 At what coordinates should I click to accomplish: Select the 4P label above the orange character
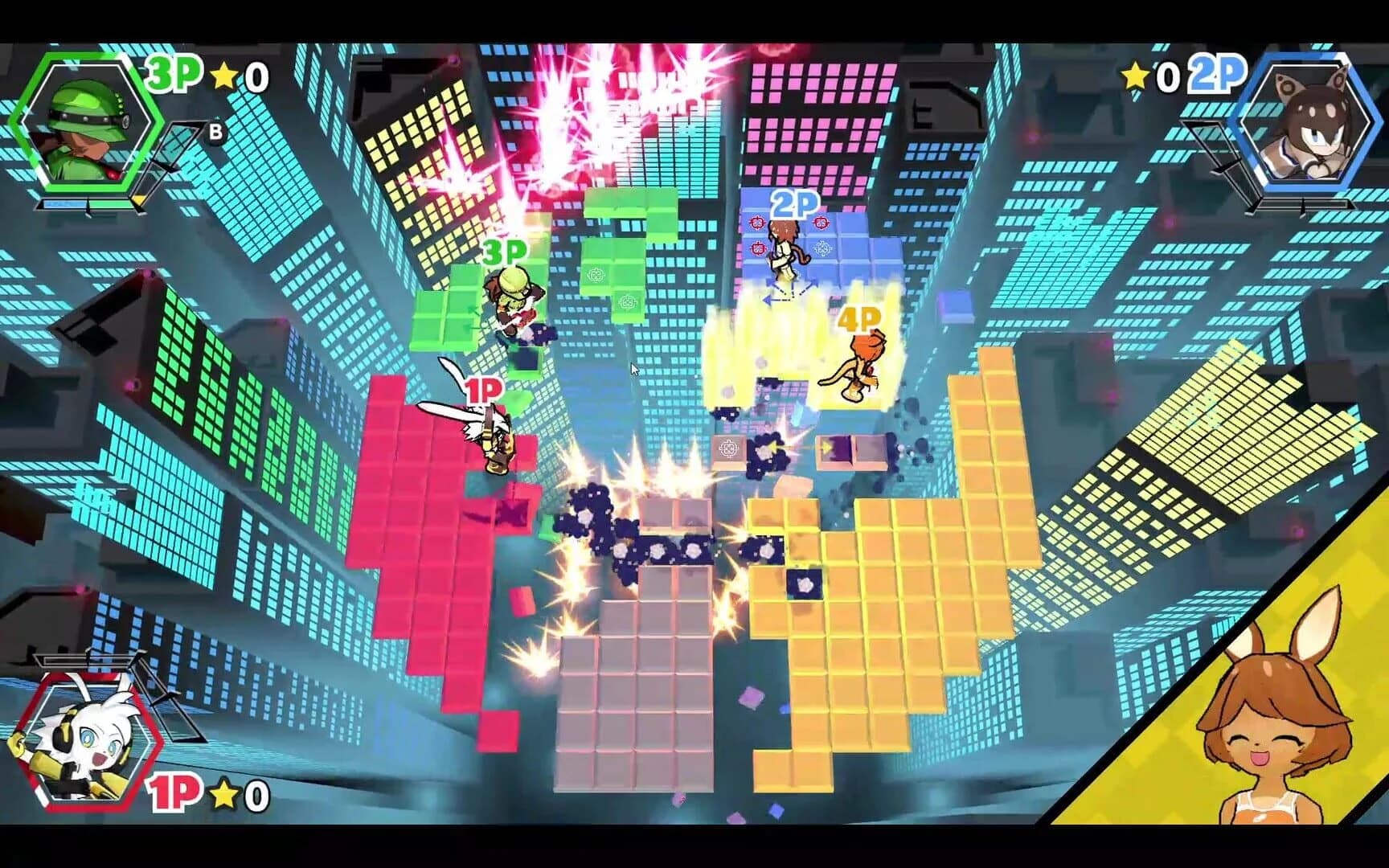tap(857, 319)
